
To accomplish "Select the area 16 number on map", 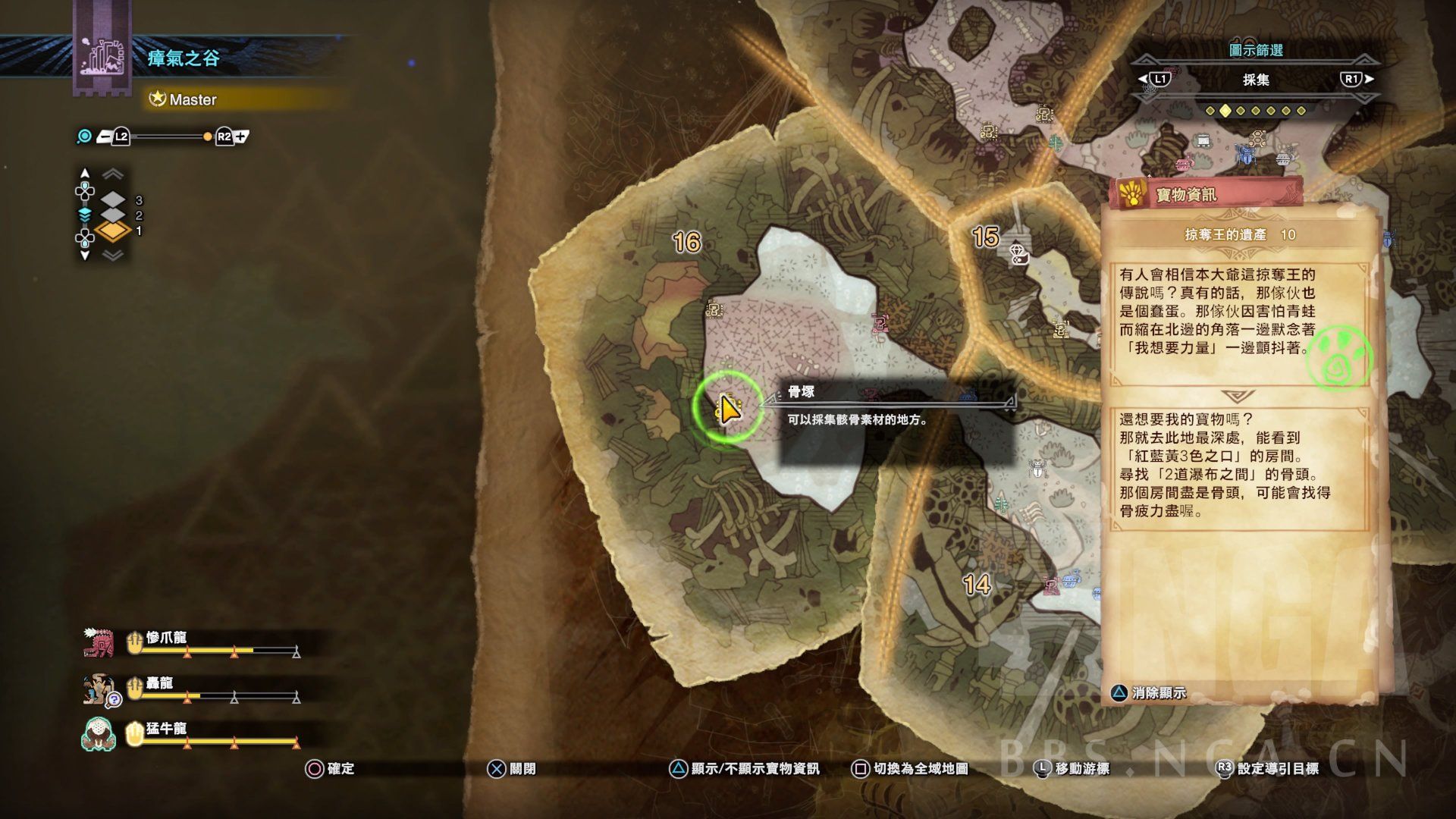I will click(686, 243).
